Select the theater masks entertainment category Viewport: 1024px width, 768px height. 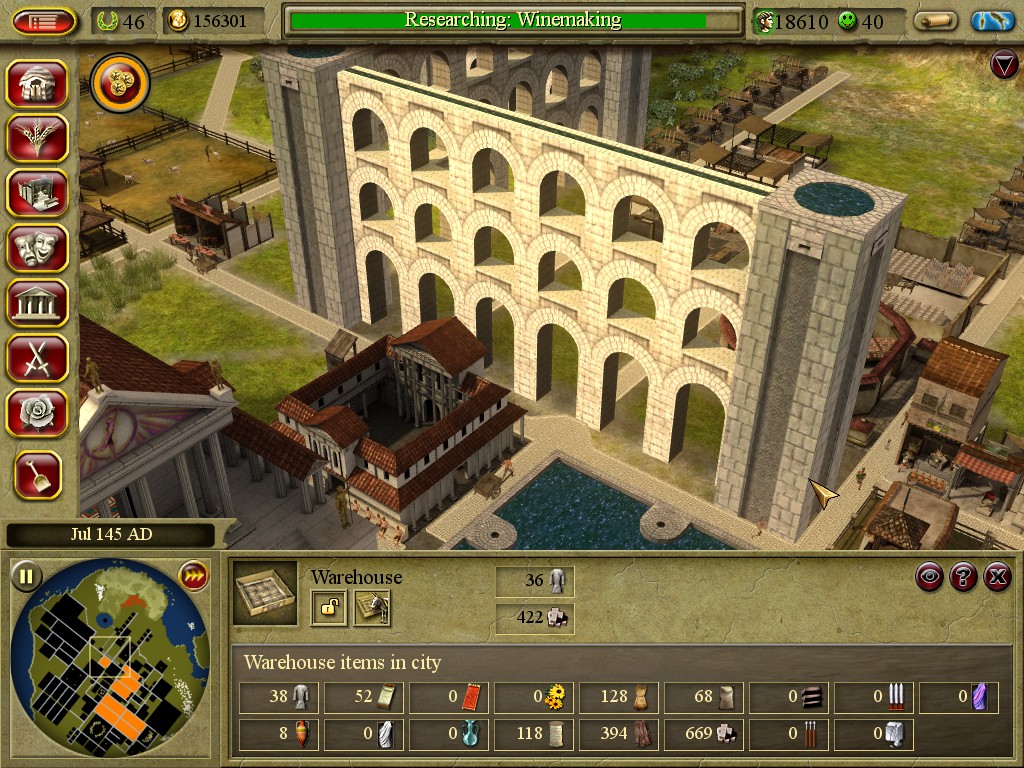(38, 247)
